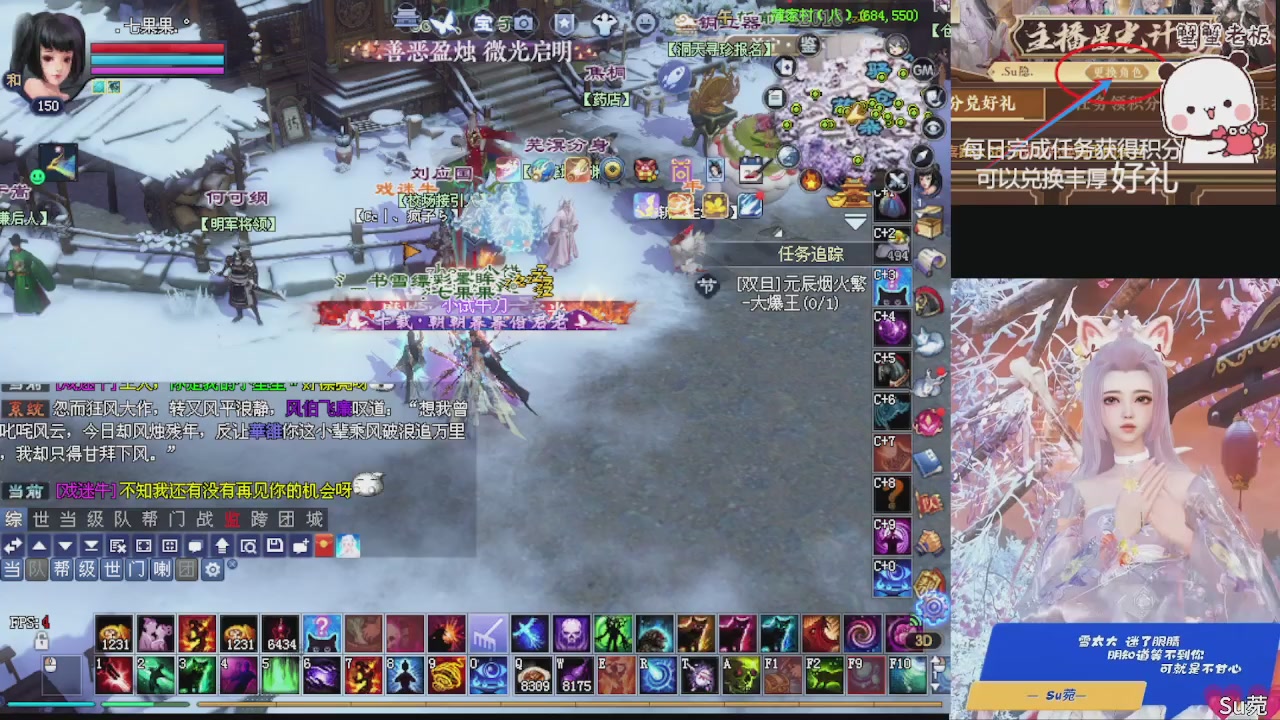Image resolution: width=1280 pixels, height=720 pixels.
Task: Collapse the minimap with its down arrow
Action: pos(855,222)
